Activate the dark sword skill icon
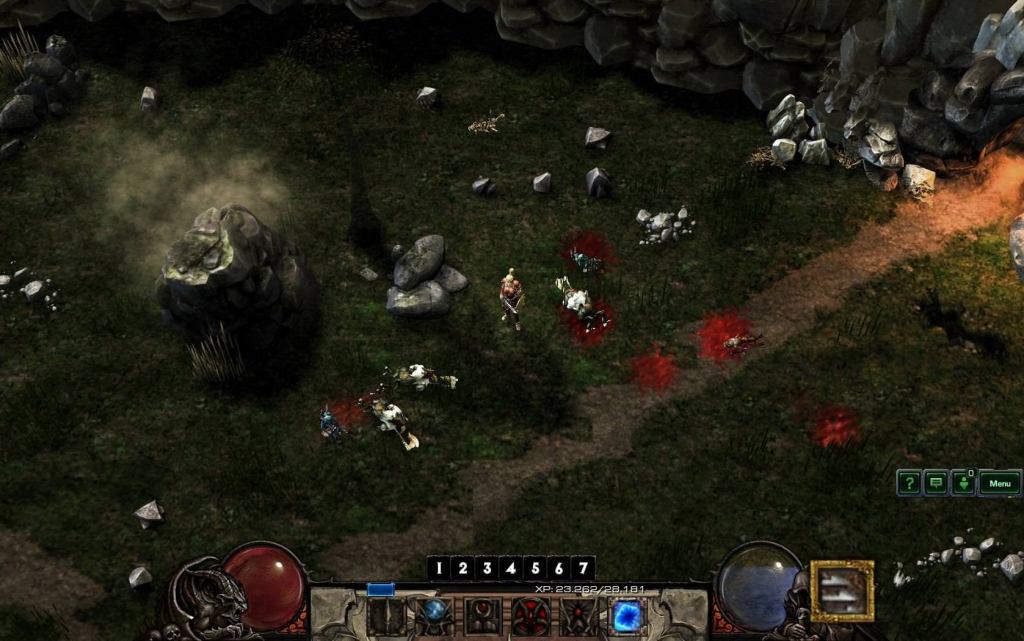The width and height of the screenshot is (1024, 641). [386, 616]
